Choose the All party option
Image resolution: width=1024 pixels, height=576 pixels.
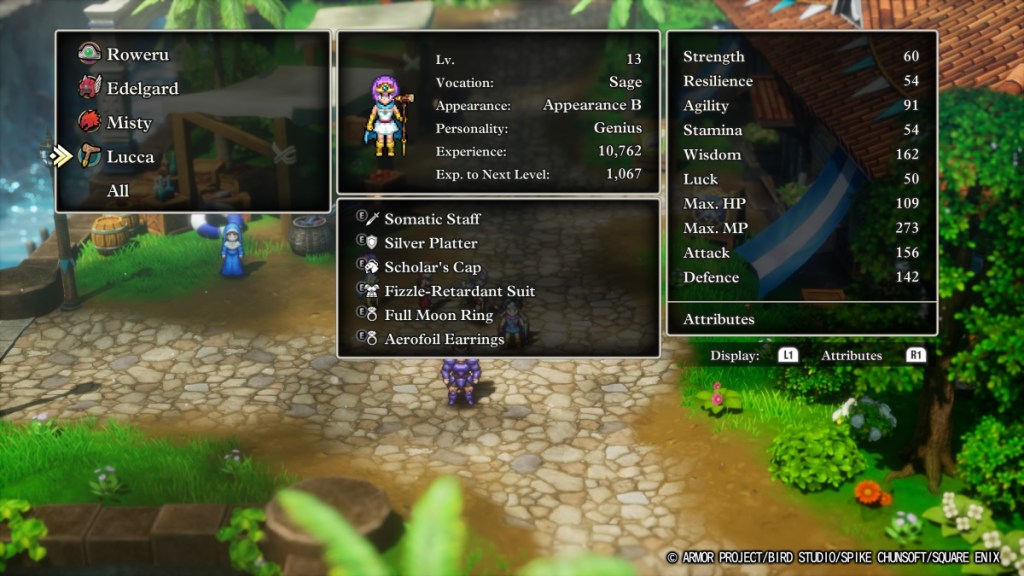(x=118, y=191)
